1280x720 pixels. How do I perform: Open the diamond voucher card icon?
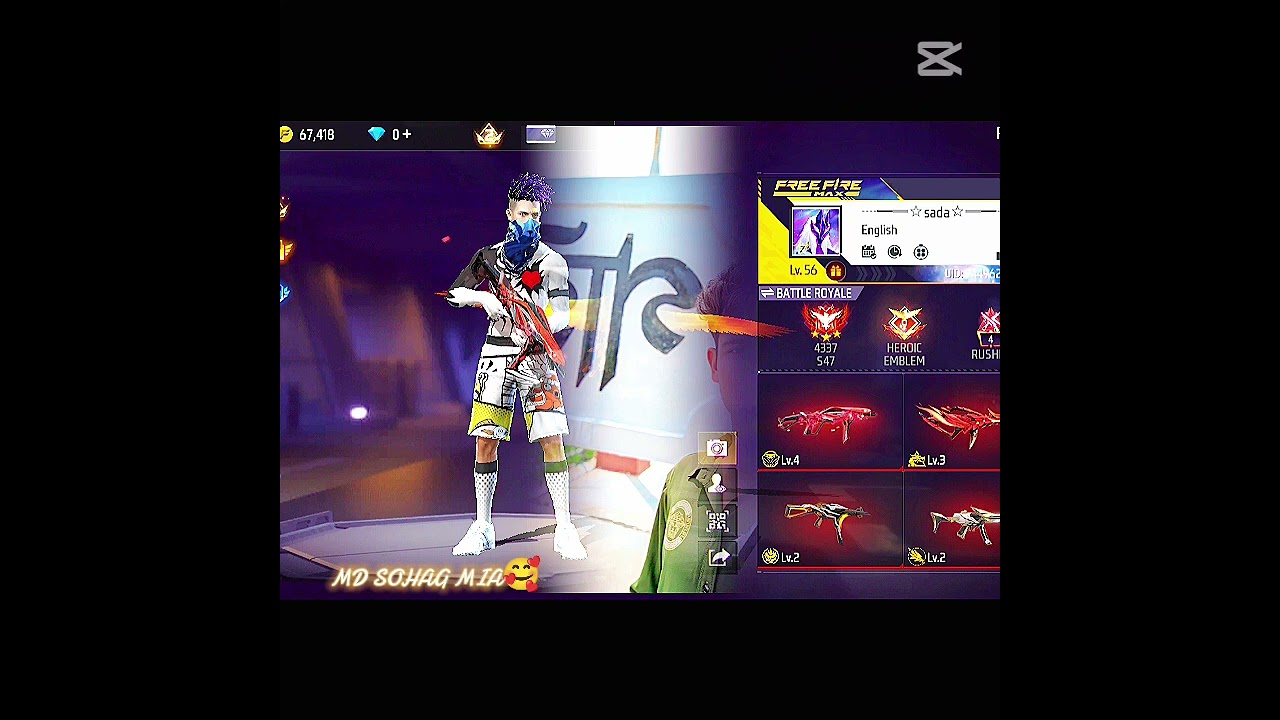tap(541, 134)
